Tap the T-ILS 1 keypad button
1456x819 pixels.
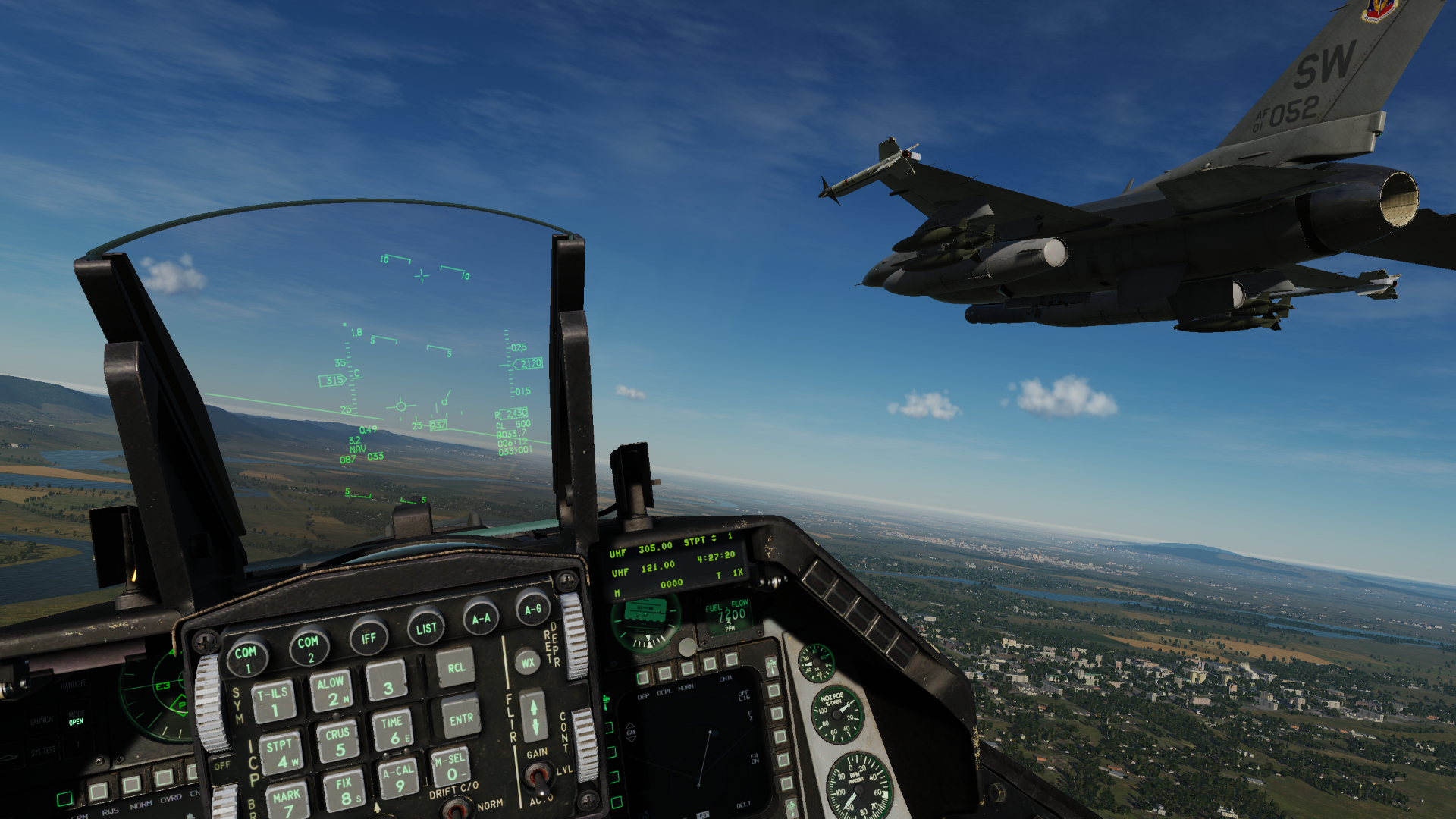(x=273, y=701)
